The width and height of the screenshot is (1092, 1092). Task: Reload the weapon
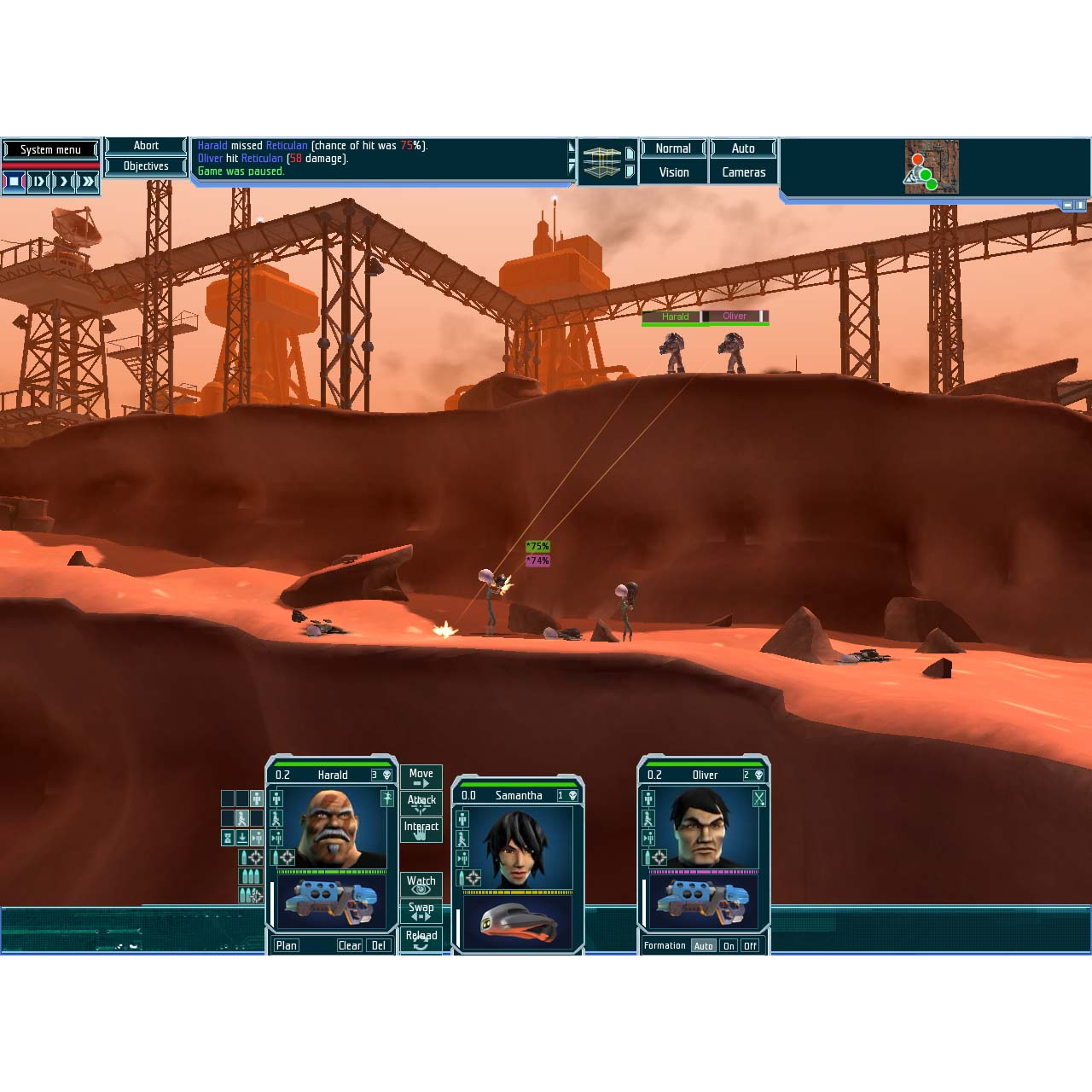421,938
